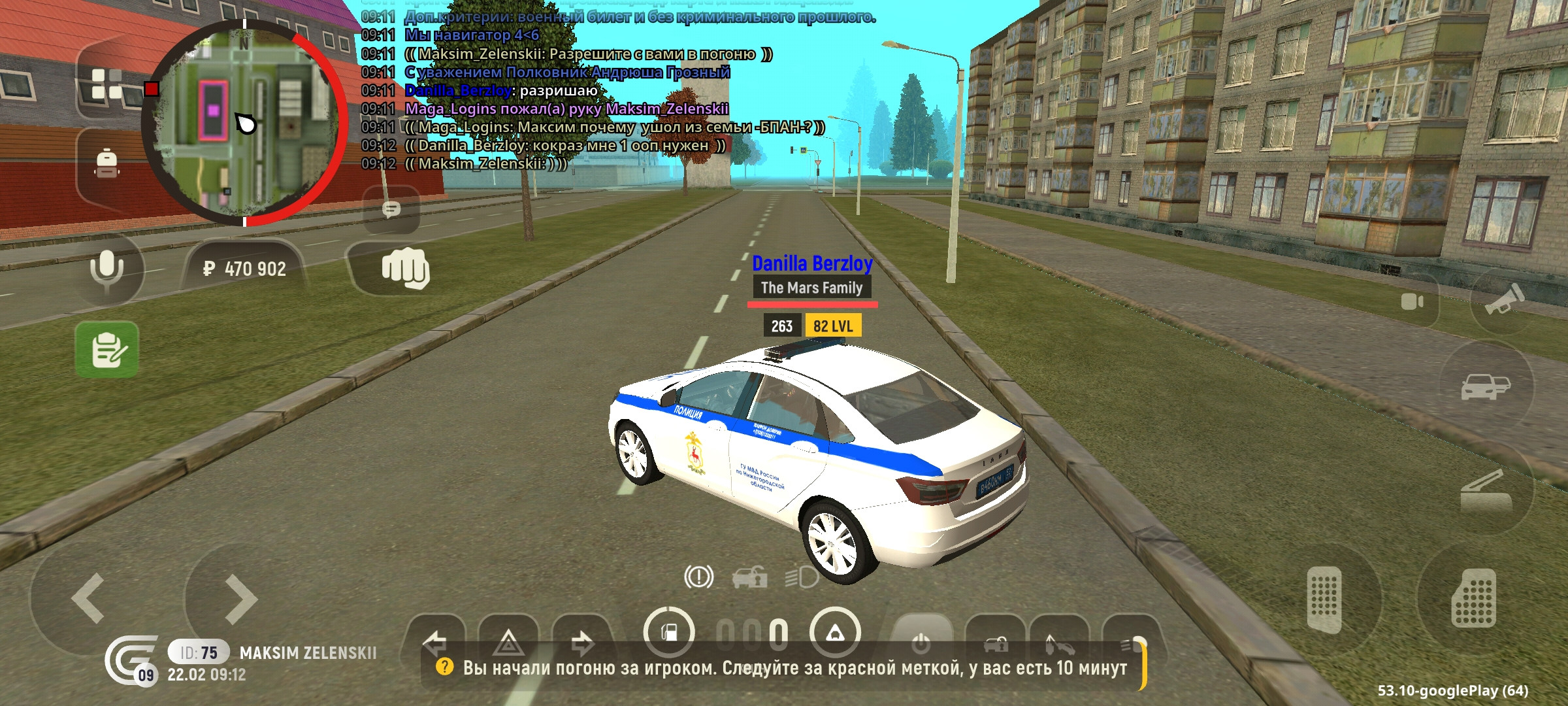This screenshot has width=1568, height=706.
Task: Switch the camera view
Action: coord(1412,302)
